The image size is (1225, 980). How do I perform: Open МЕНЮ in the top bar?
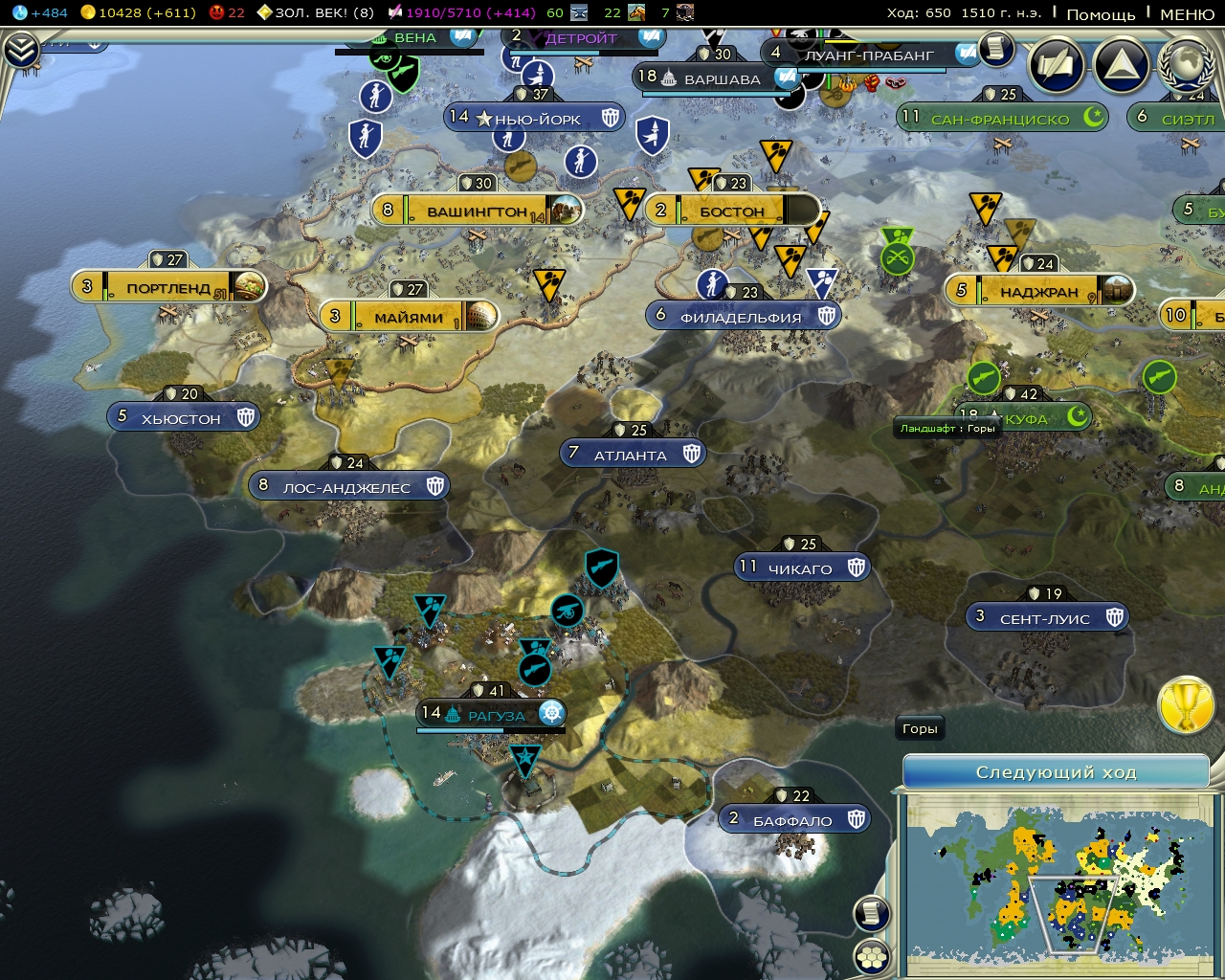[x=1187, y=13]
